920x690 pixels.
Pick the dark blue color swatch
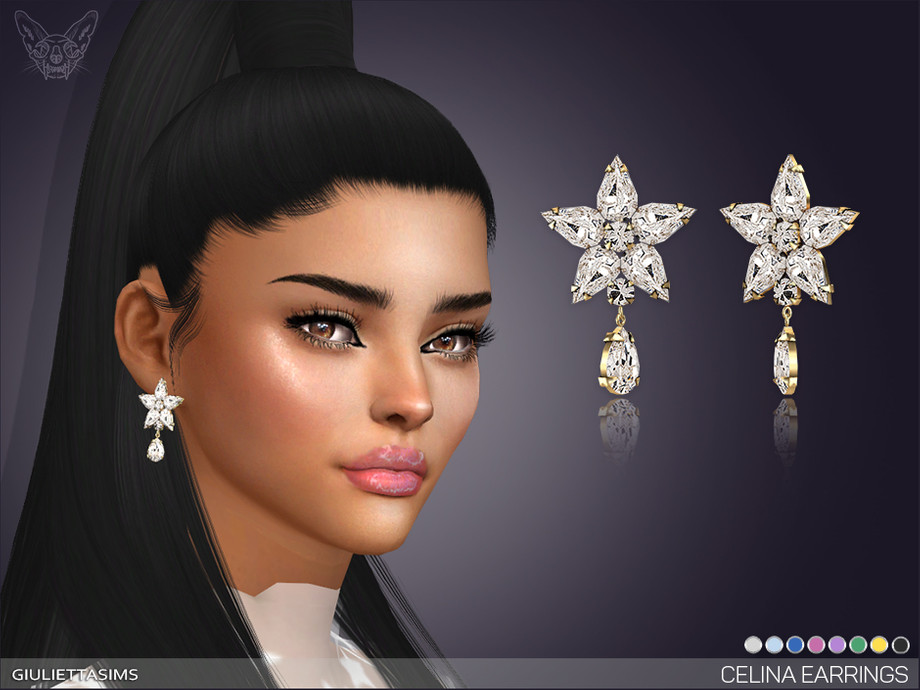coord(795,645)
